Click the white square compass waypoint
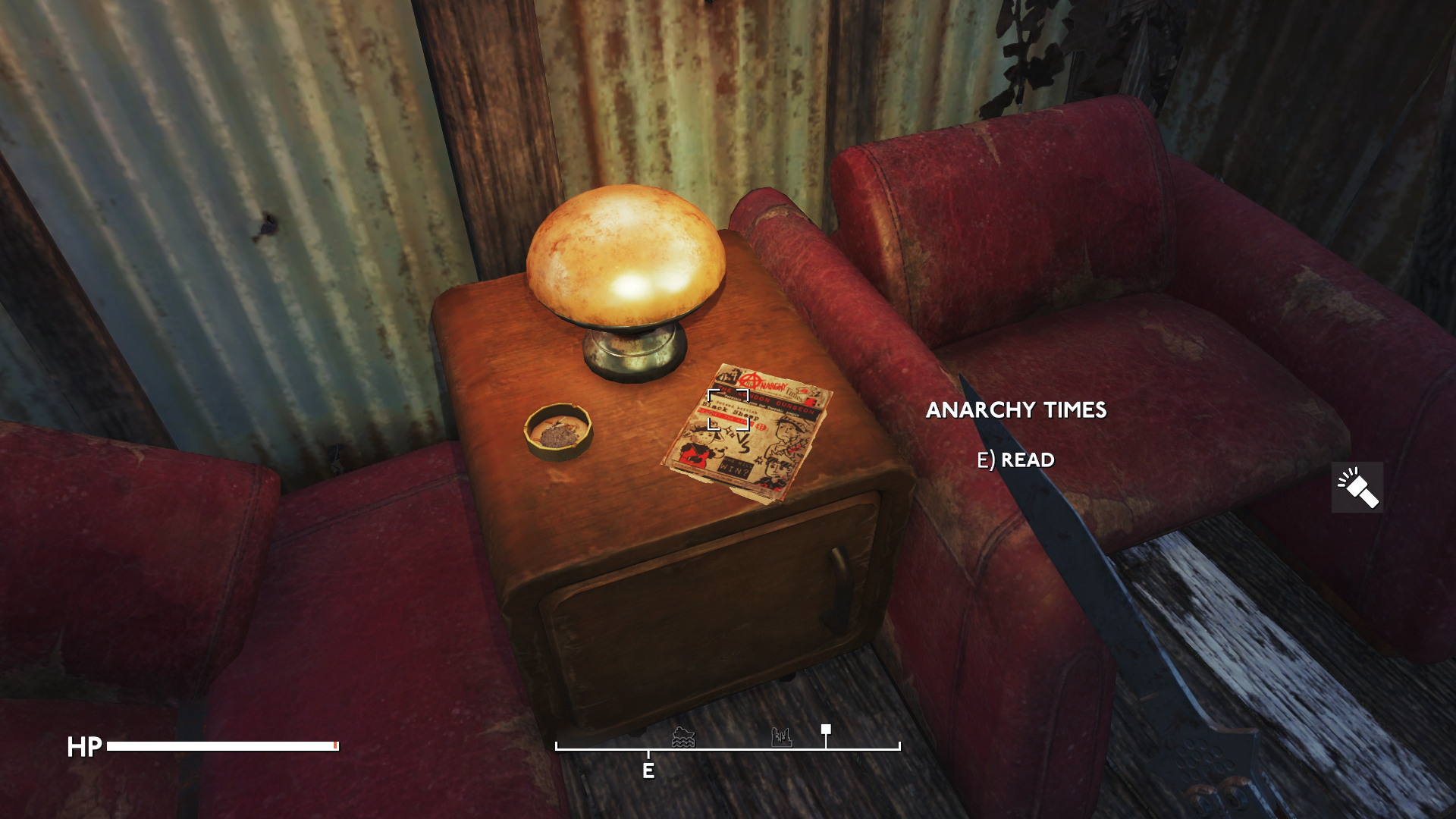The height and width of the screenshot is (819, 1456). [x=826, y=730]
